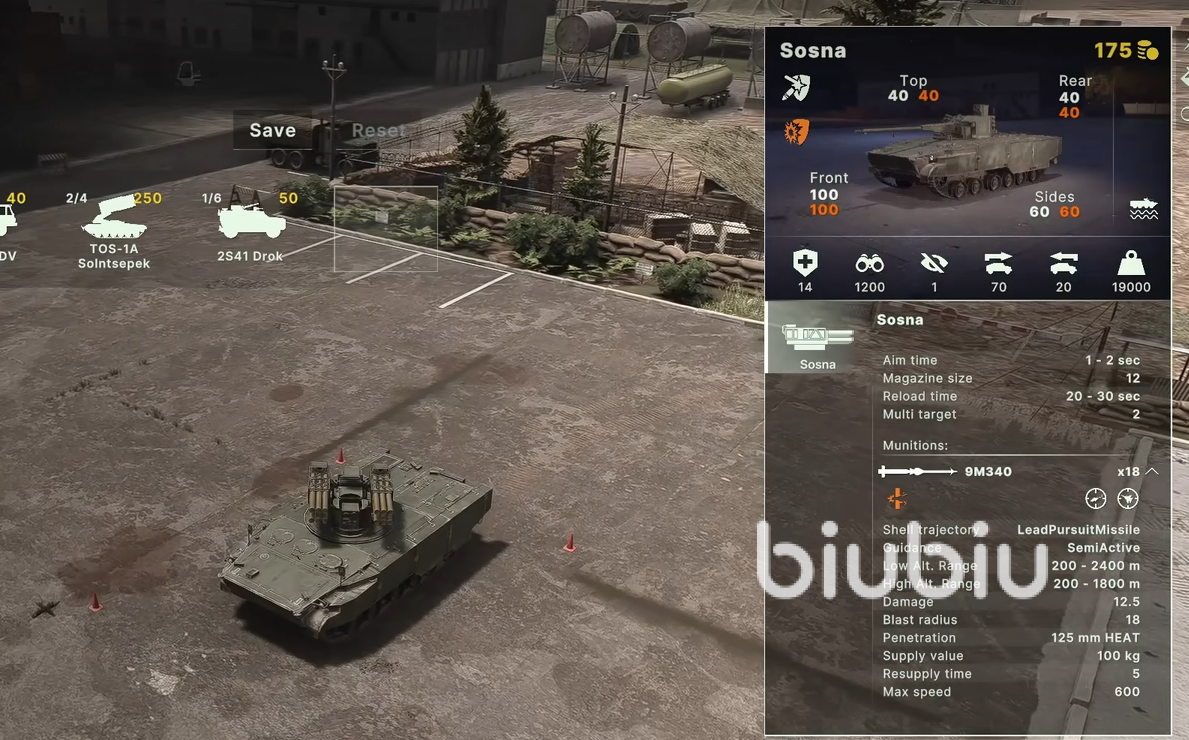The width and height of the screenshot is (1189, 740).
Task: Click the missile shield trait icon
Action: pos(796,88)
